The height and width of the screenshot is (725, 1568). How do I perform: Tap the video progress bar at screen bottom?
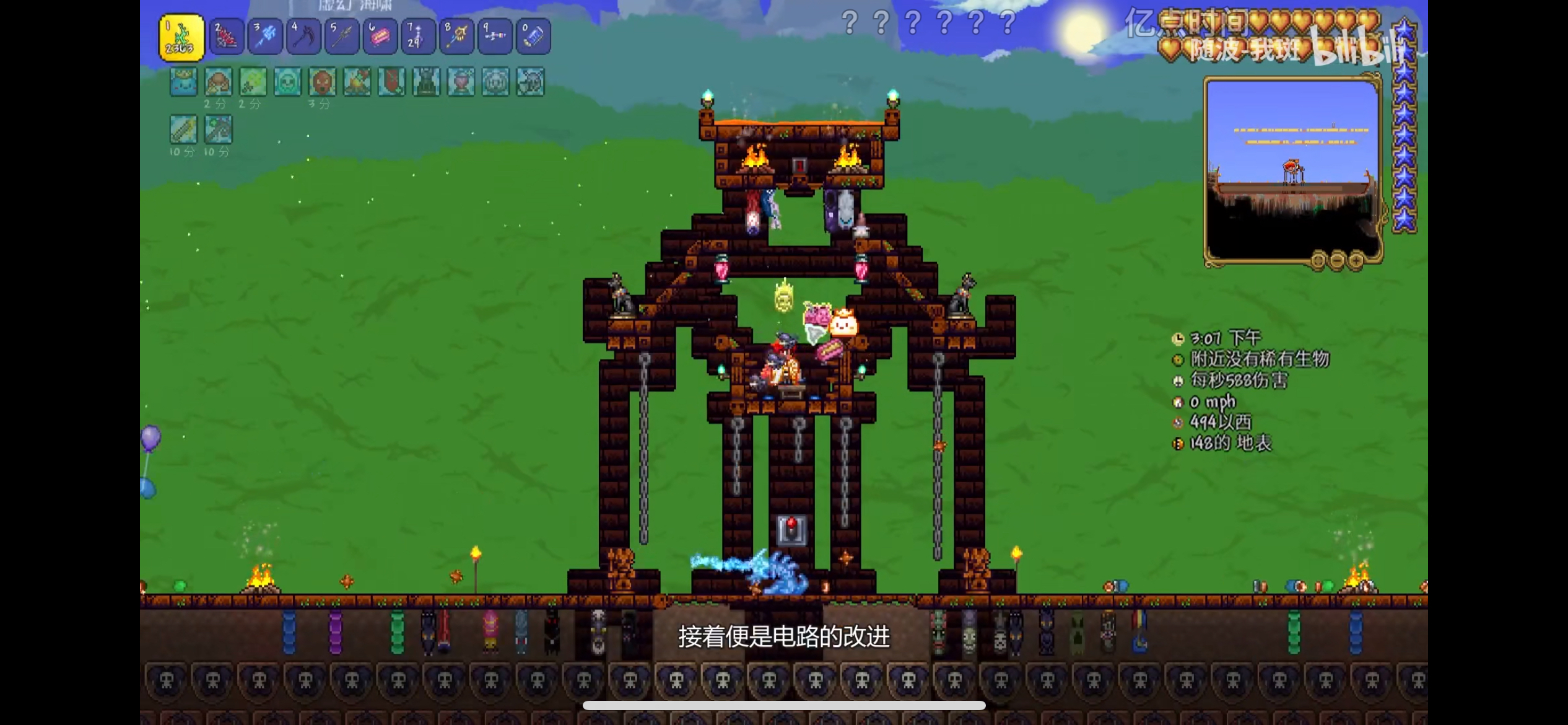784,706
